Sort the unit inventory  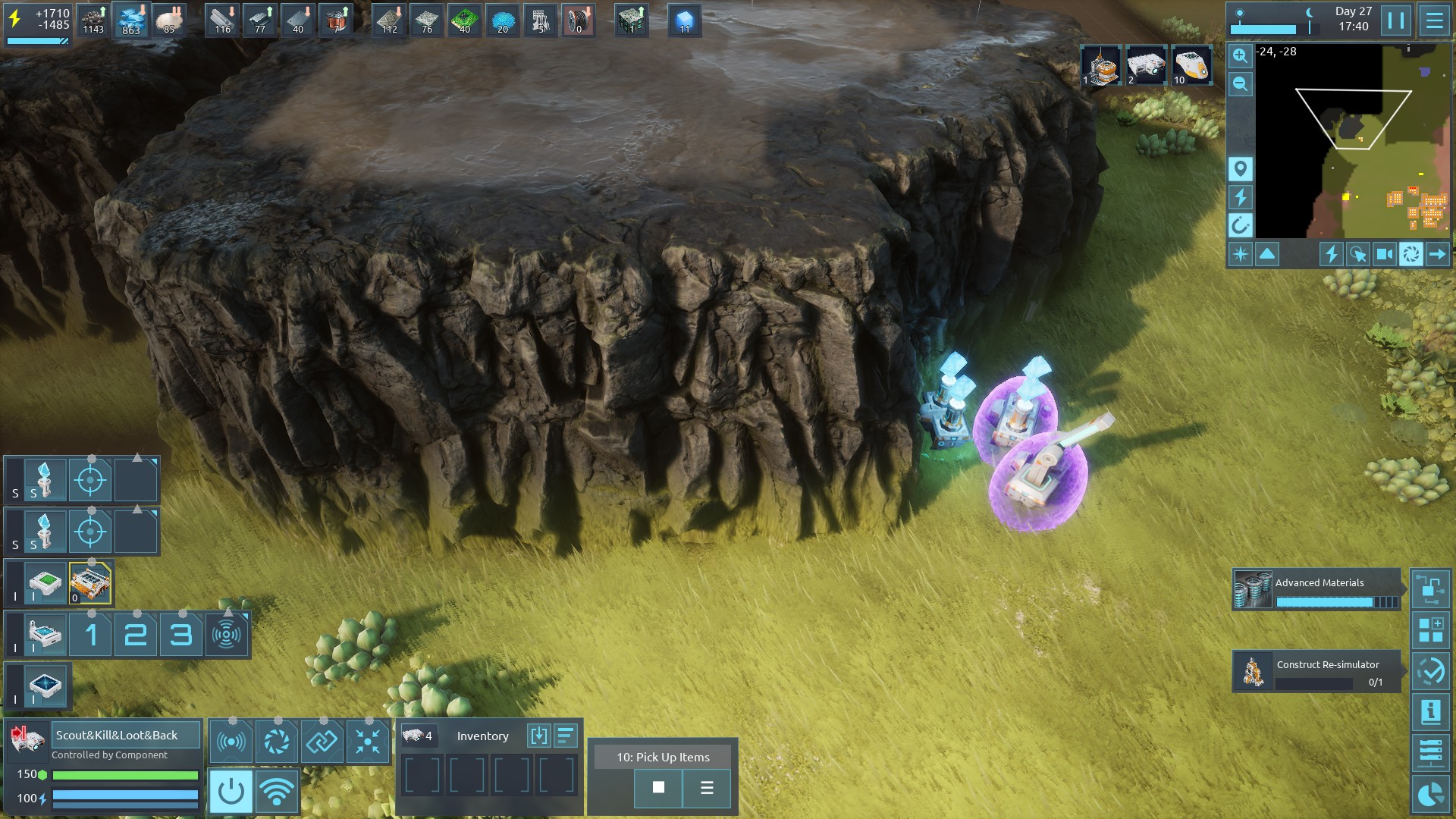pyautogui.click(x=566, y=736)
